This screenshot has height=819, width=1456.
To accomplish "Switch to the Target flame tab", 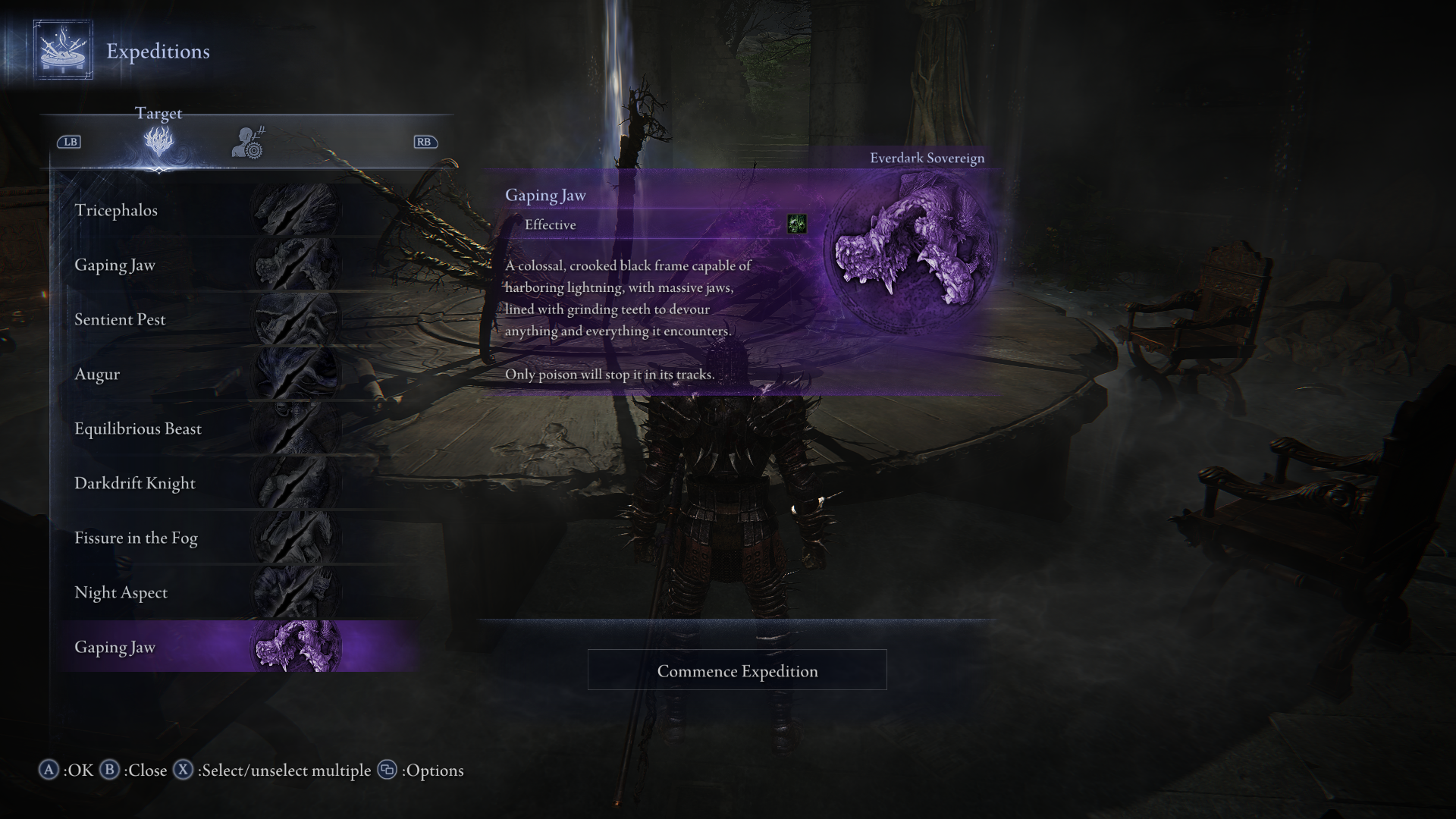I will tap(158, 142).
